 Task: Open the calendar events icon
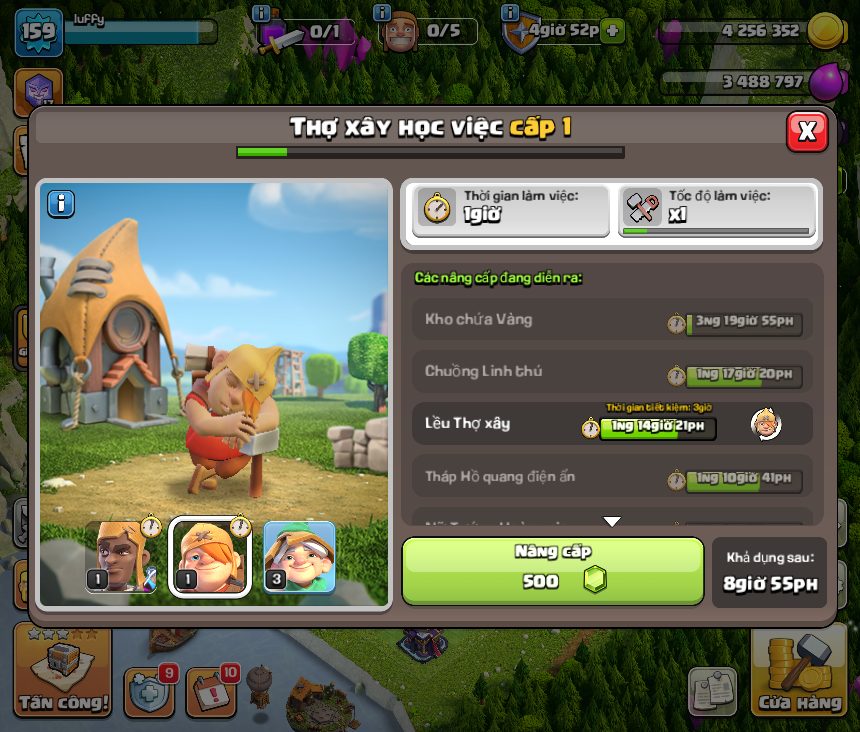[x=211, y=691]
